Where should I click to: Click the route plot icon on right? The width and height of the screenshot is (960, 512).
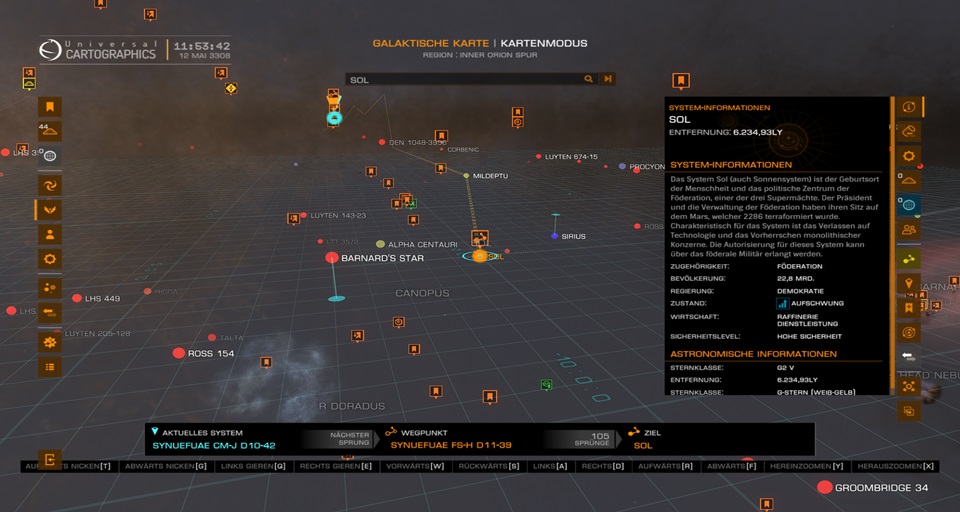(908, 259)
